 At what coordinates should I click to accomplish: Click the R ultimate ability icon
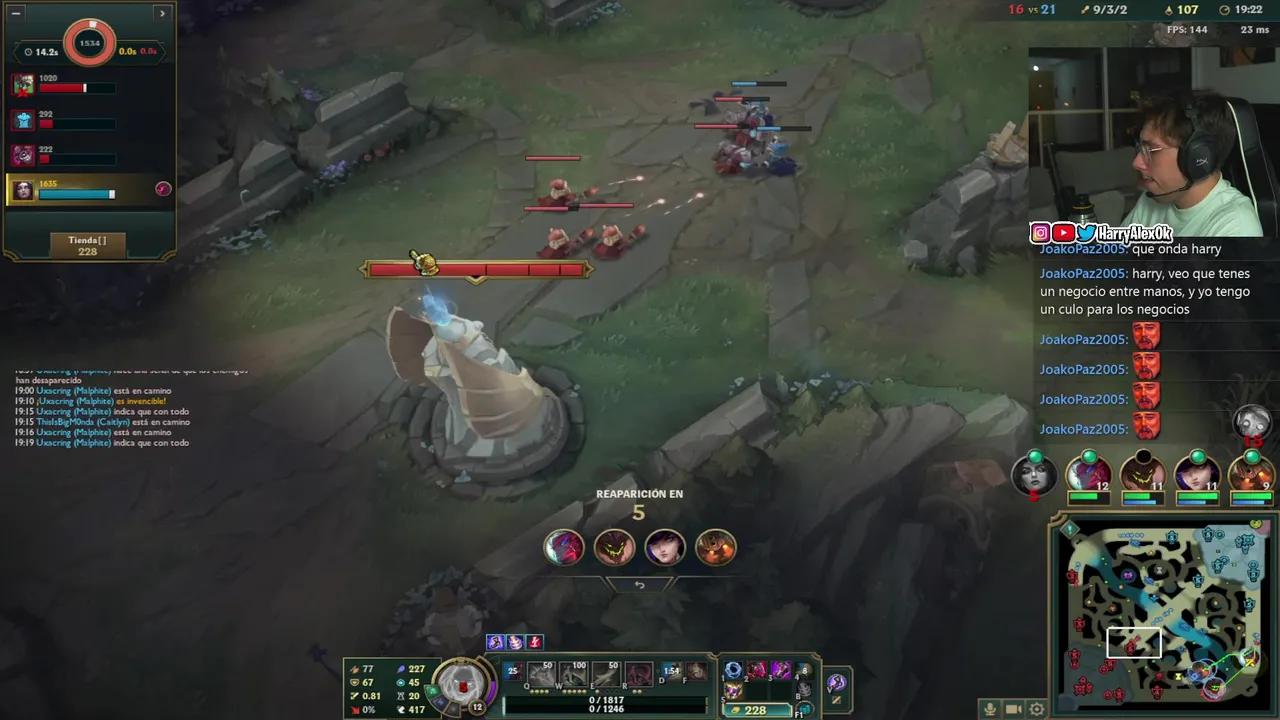coord(639,673)
